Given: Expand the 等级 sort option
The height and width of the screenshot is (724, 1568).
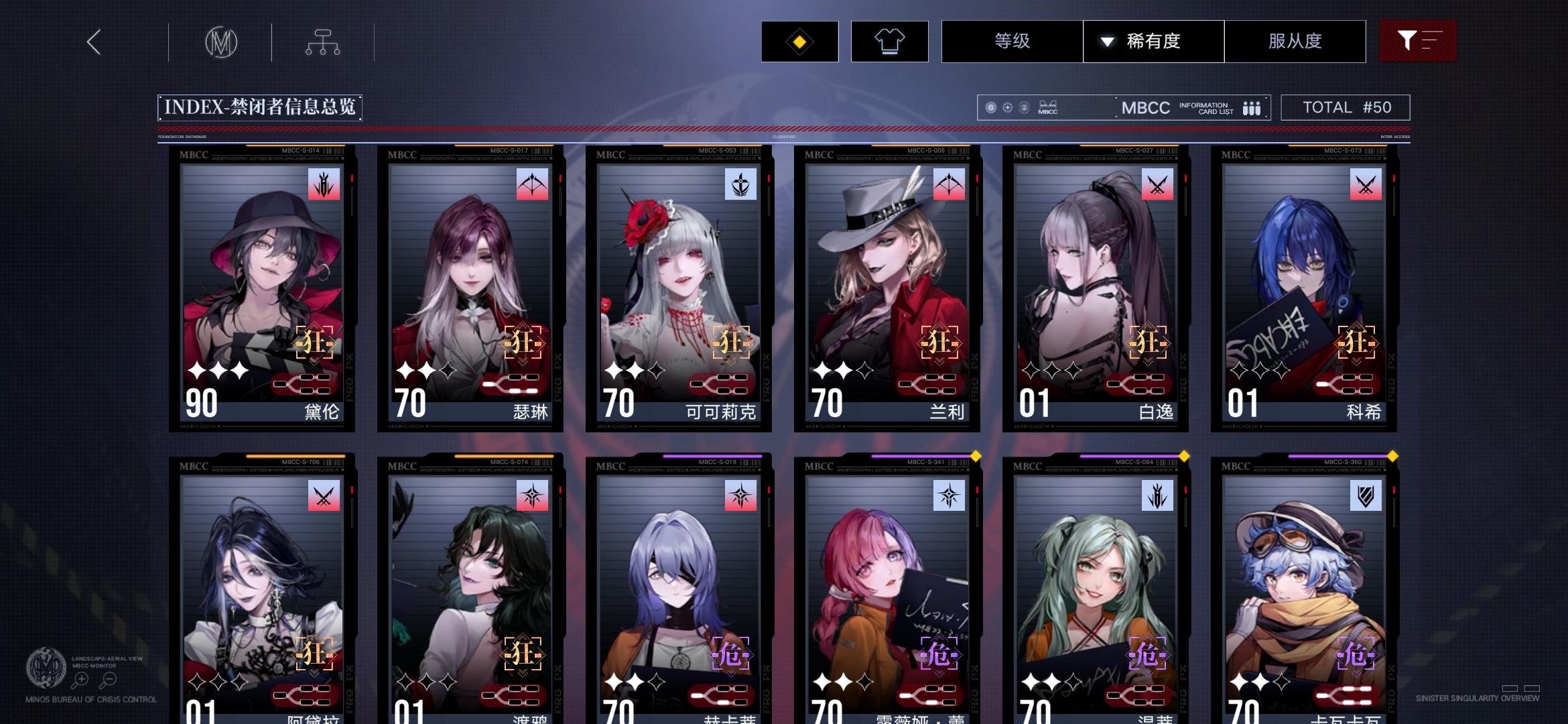Looking at the screenshot, I should tap(1010, 41).
